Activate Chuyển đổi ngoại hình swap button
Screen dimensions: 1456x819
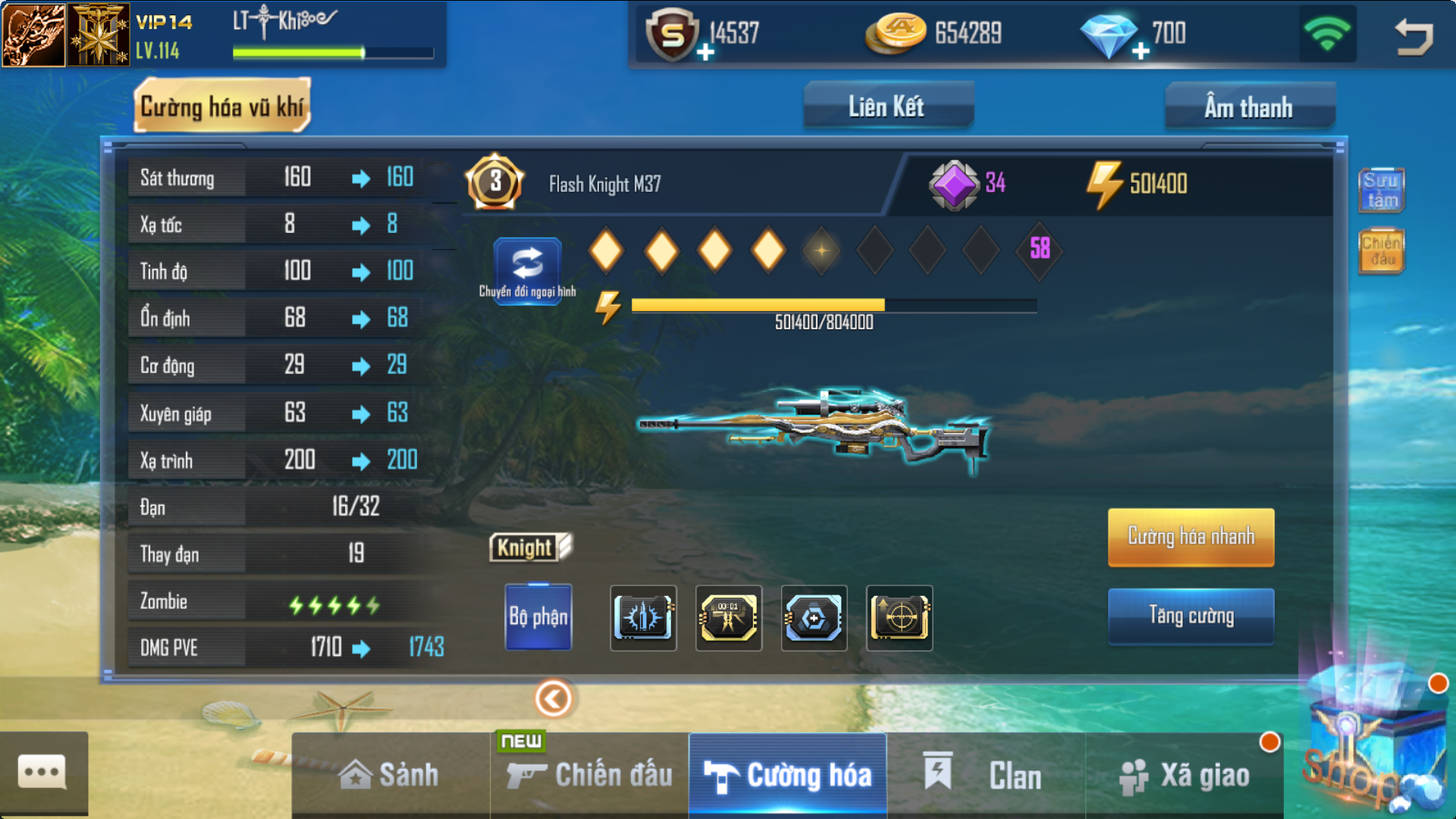coord(528,269)
